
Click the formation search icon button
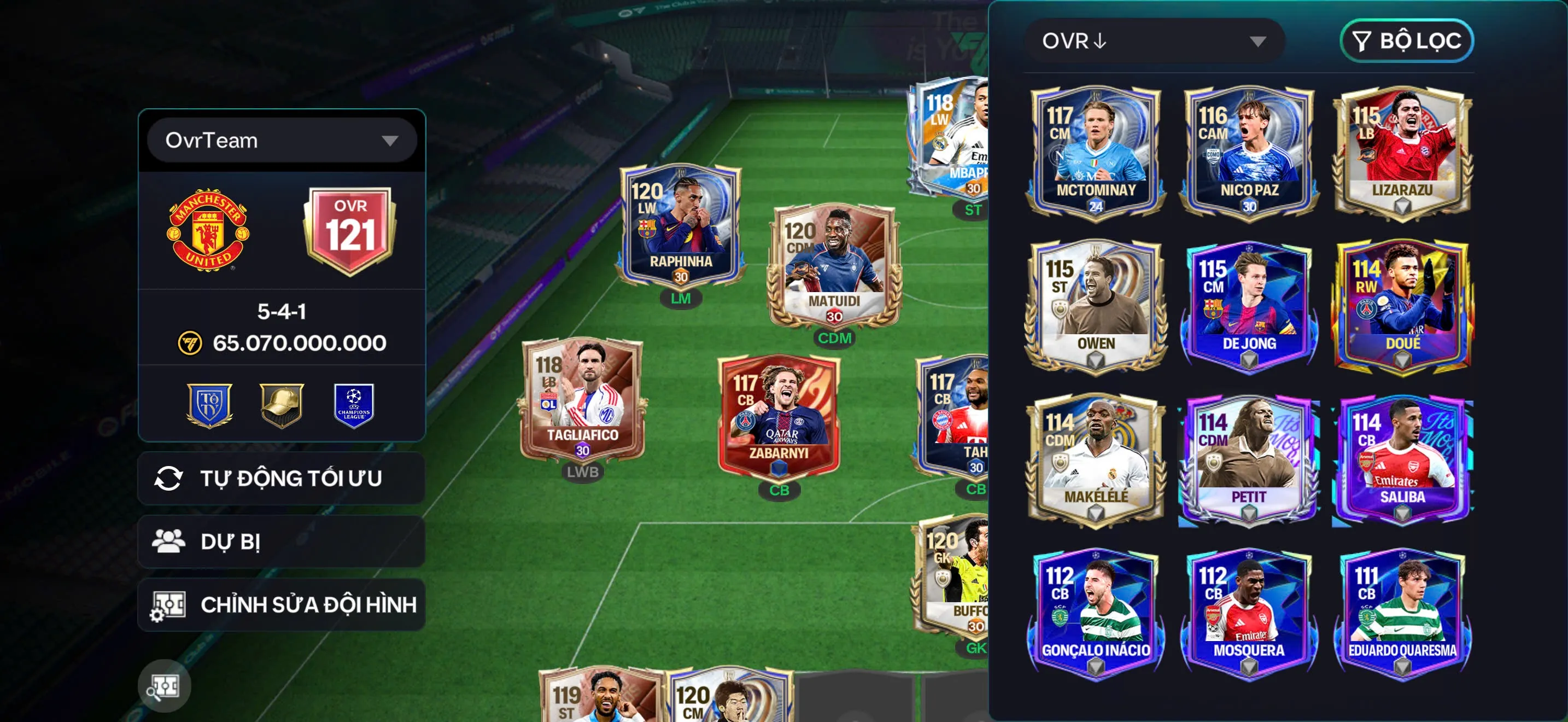[x=163, y=686]
